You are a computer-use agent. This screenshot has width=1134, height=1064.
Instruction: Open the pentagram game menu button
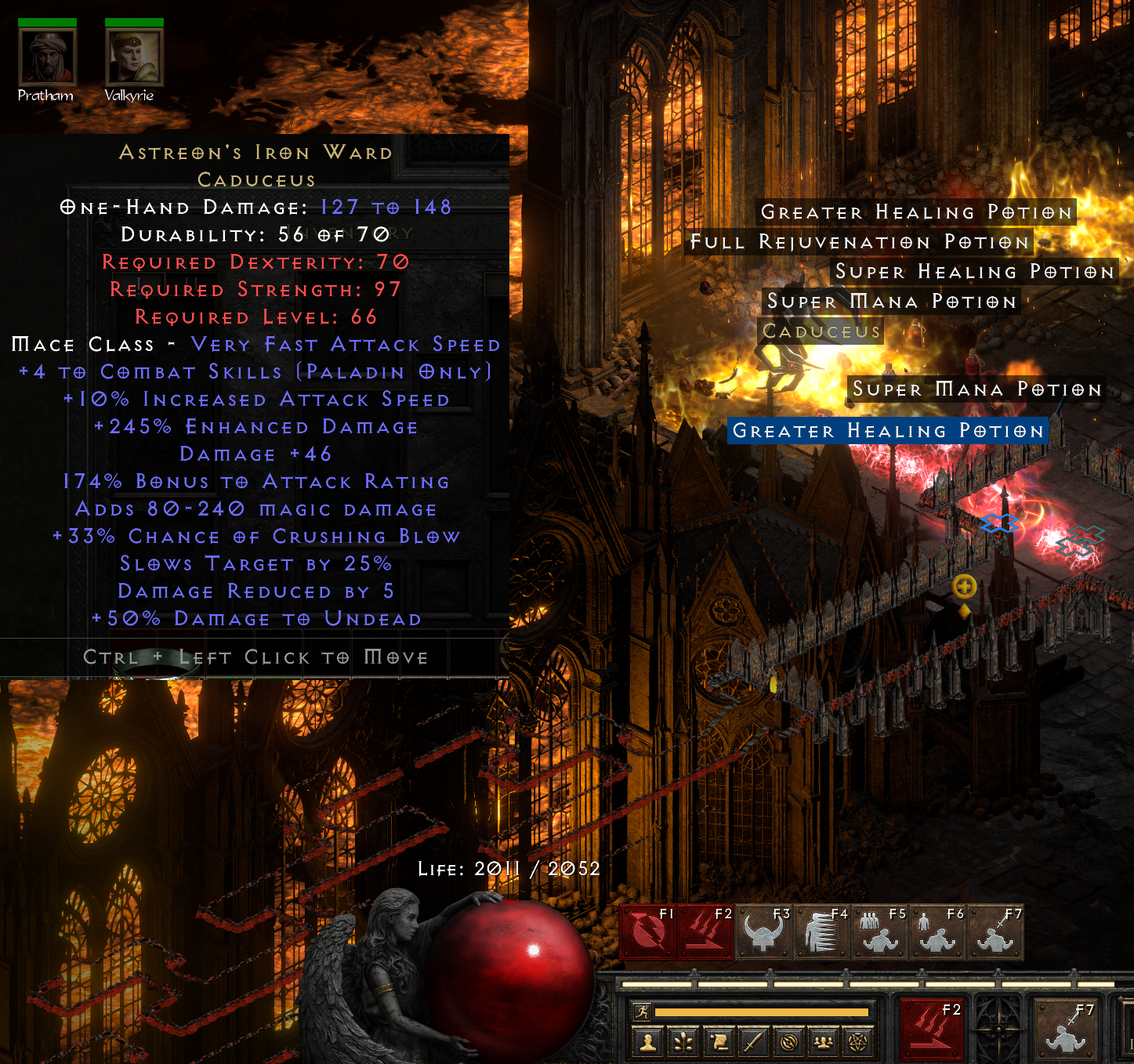coord(858,1042)
